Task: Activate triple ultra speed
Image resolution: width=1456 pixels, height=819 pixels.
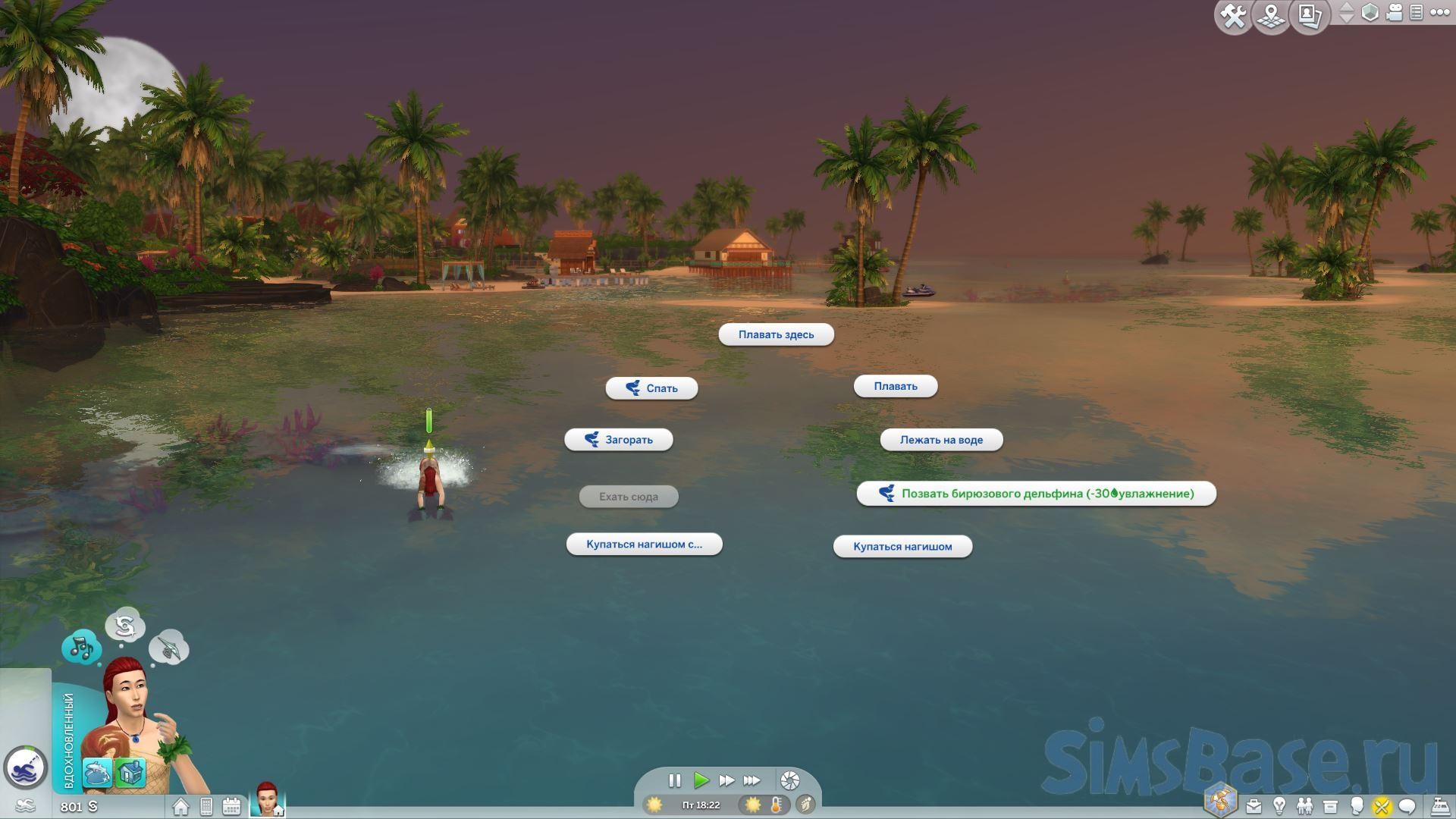Action: [x=752, y=780]
